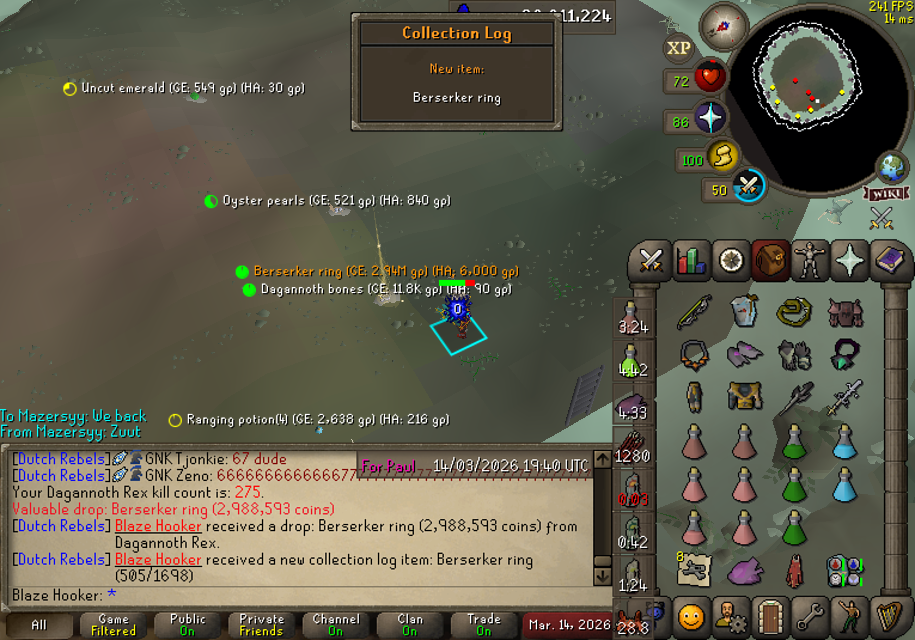Toggle run with the boot energy orb
Image resolution: width=915 pixels, height=640 pixels.
[722, 156]
